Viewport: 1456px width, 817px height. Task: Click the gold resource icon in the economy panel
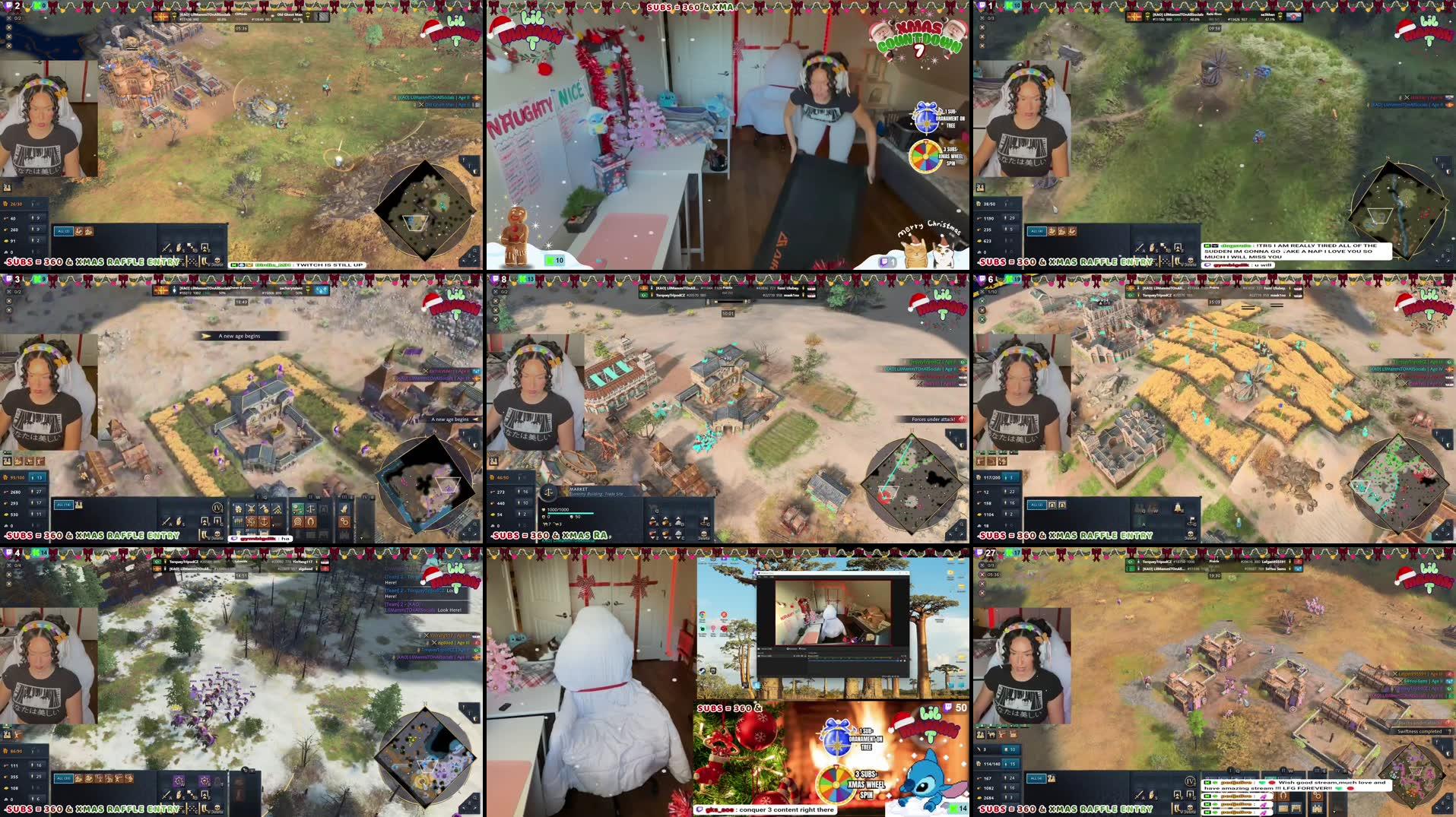point(493,515)
